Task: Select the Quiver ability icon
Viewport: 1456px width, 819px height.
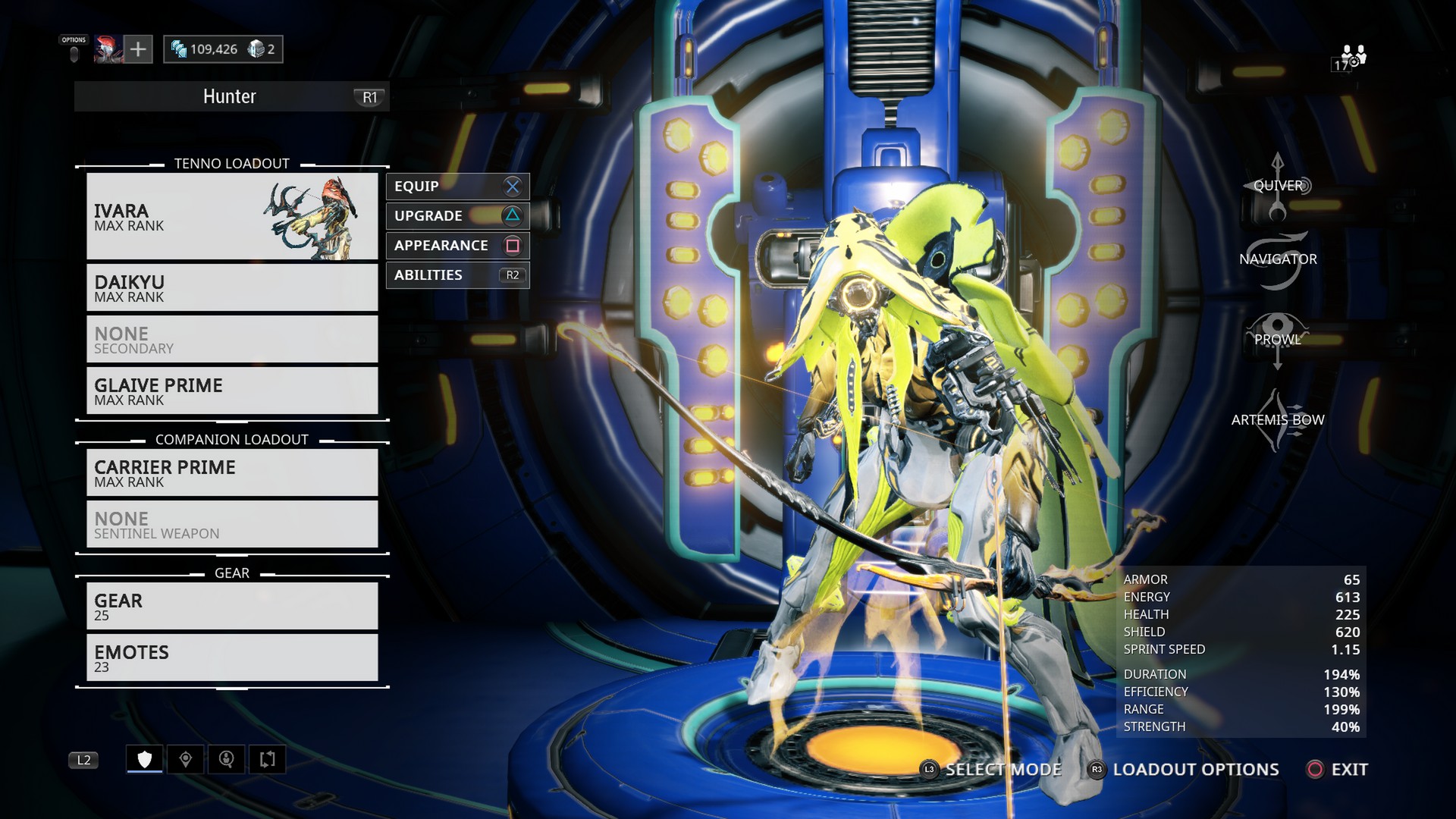Action: pyautogui.click(x=1278, y=187)
